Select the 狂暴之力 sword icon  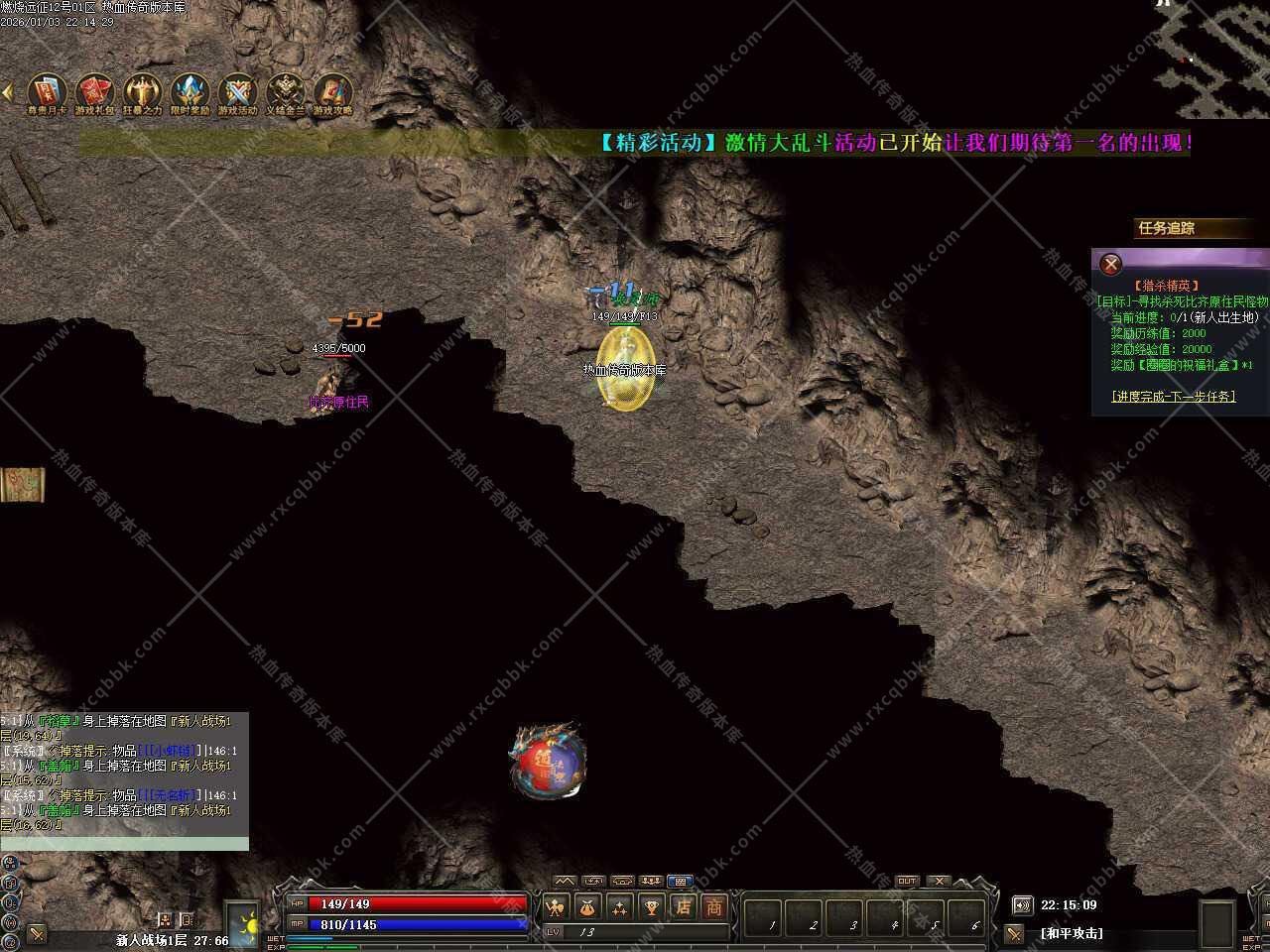click(x=142, y=93)
